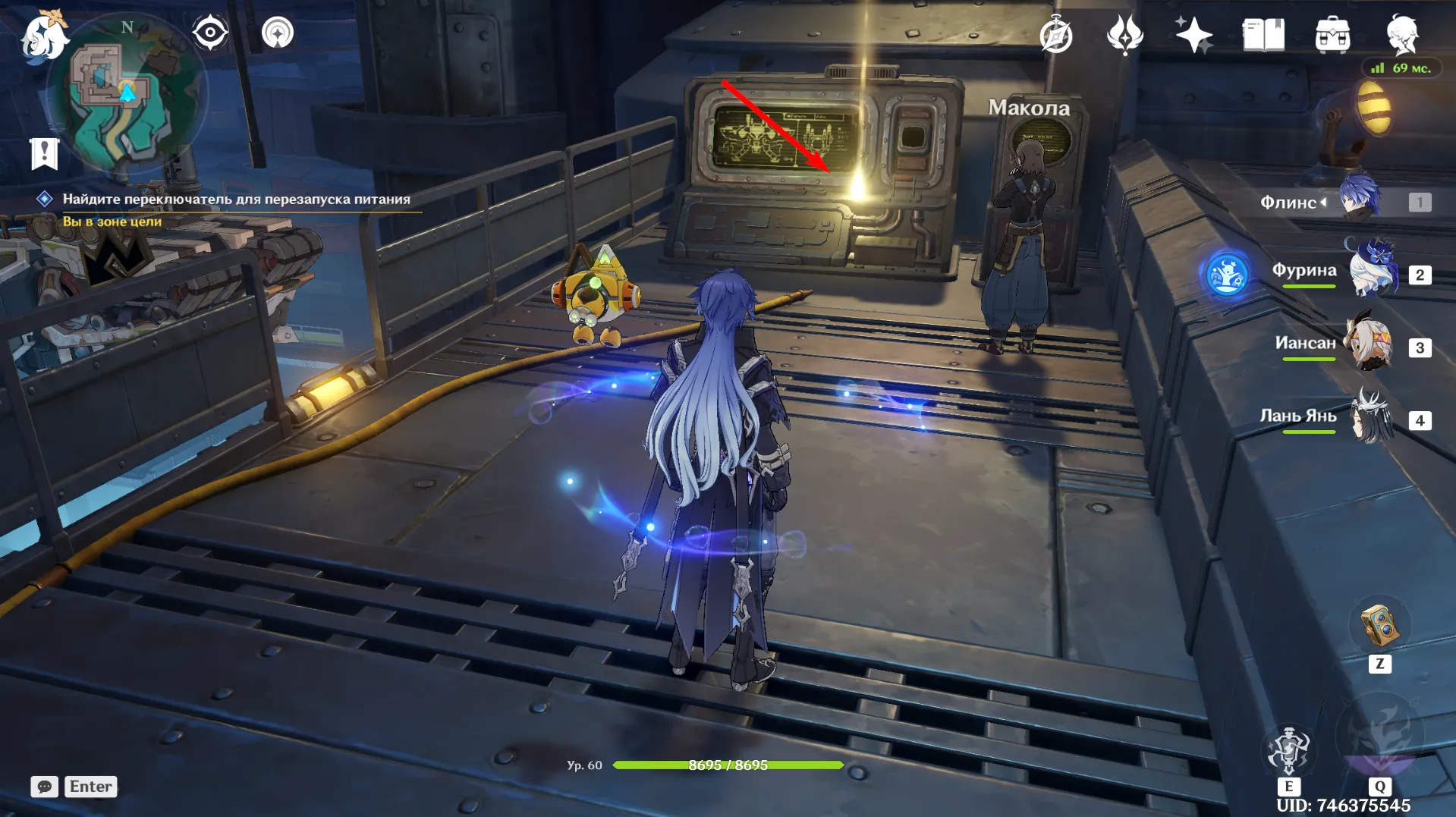Viewport: 1456px width, 817px height.
Task: Switch to party member Иансан
Action: 1370,345
